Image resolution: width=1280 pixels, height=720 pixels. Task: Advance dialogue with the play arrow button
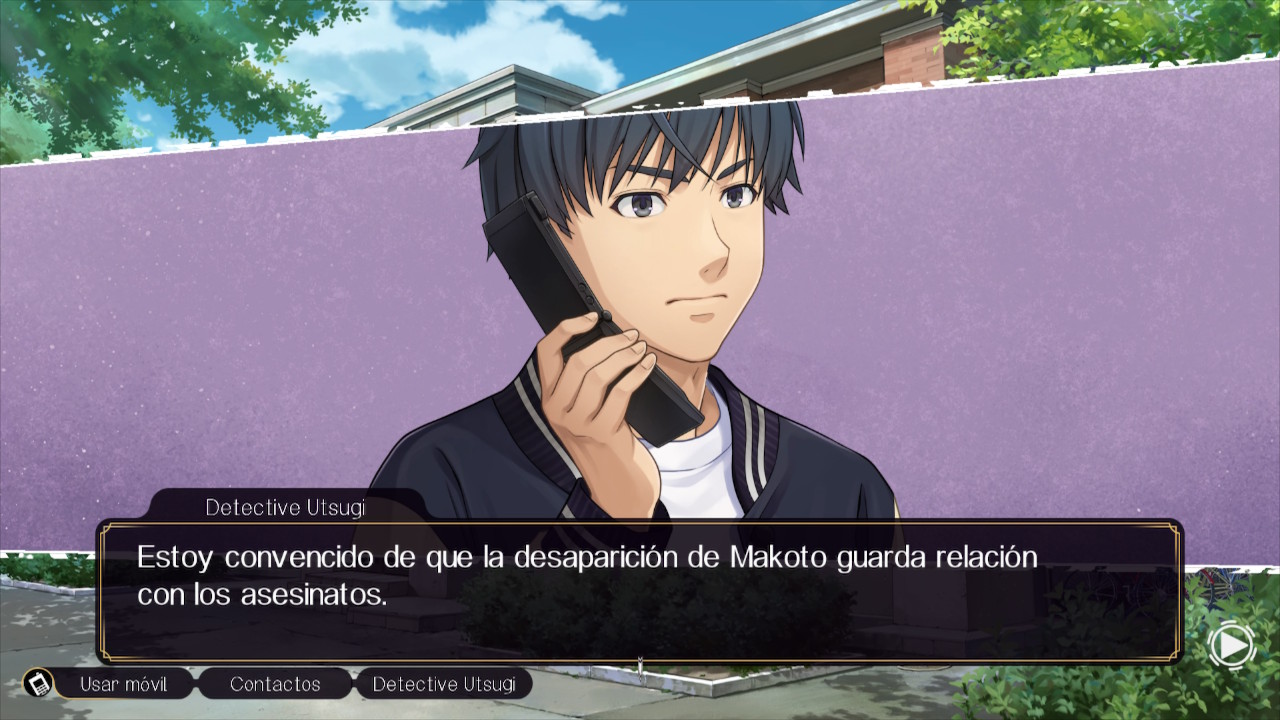pos(1231,646)
